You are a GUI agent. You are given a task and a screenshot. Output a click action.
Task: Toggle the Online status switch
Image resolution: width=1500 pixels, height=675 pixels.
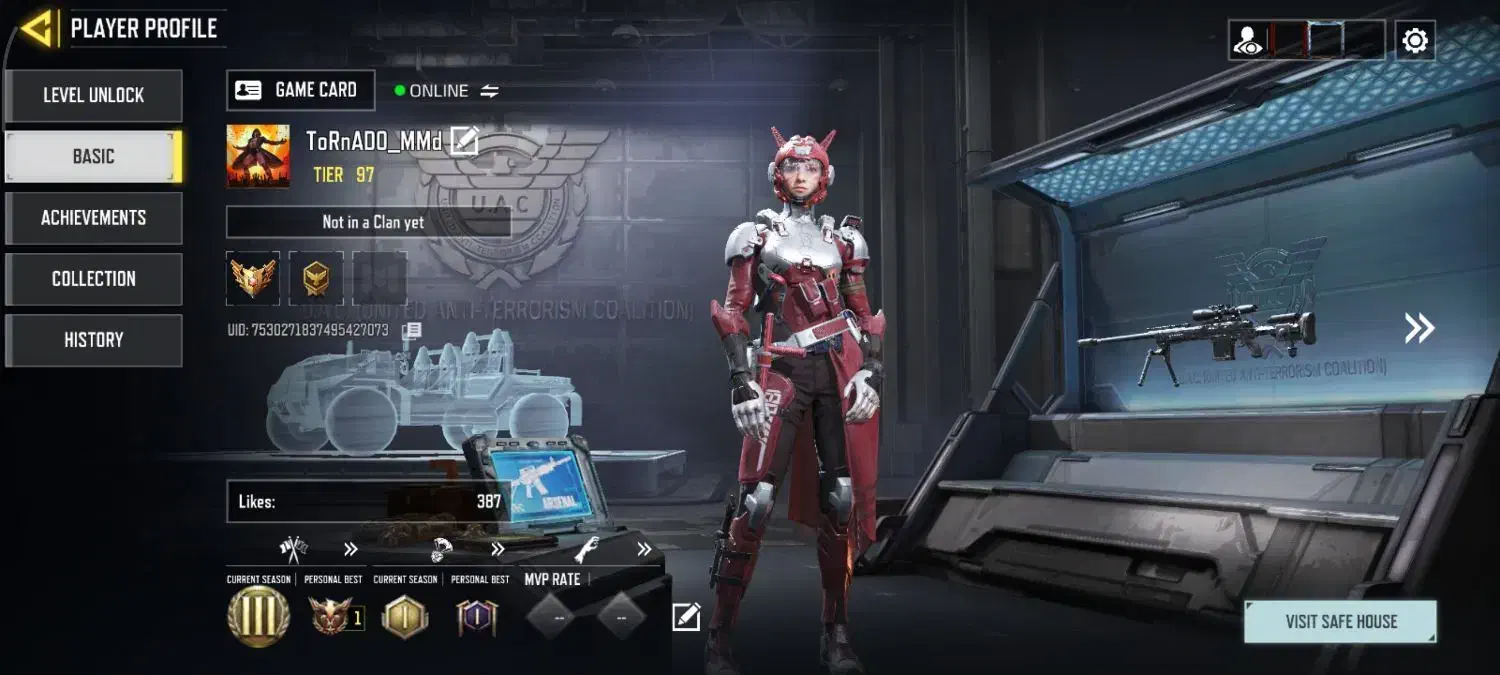click(x=489, y=91)
